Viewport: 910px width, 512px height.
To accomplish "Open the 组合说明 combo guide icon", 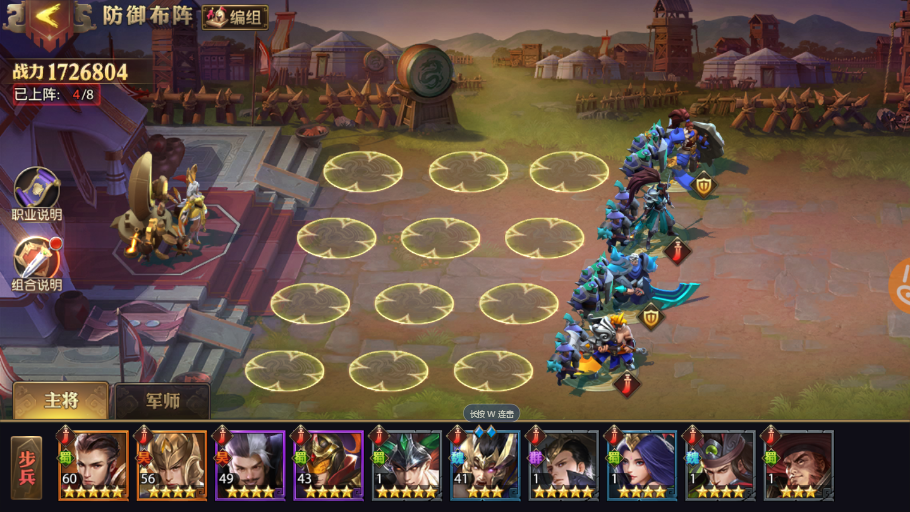I will pos(37,260).
